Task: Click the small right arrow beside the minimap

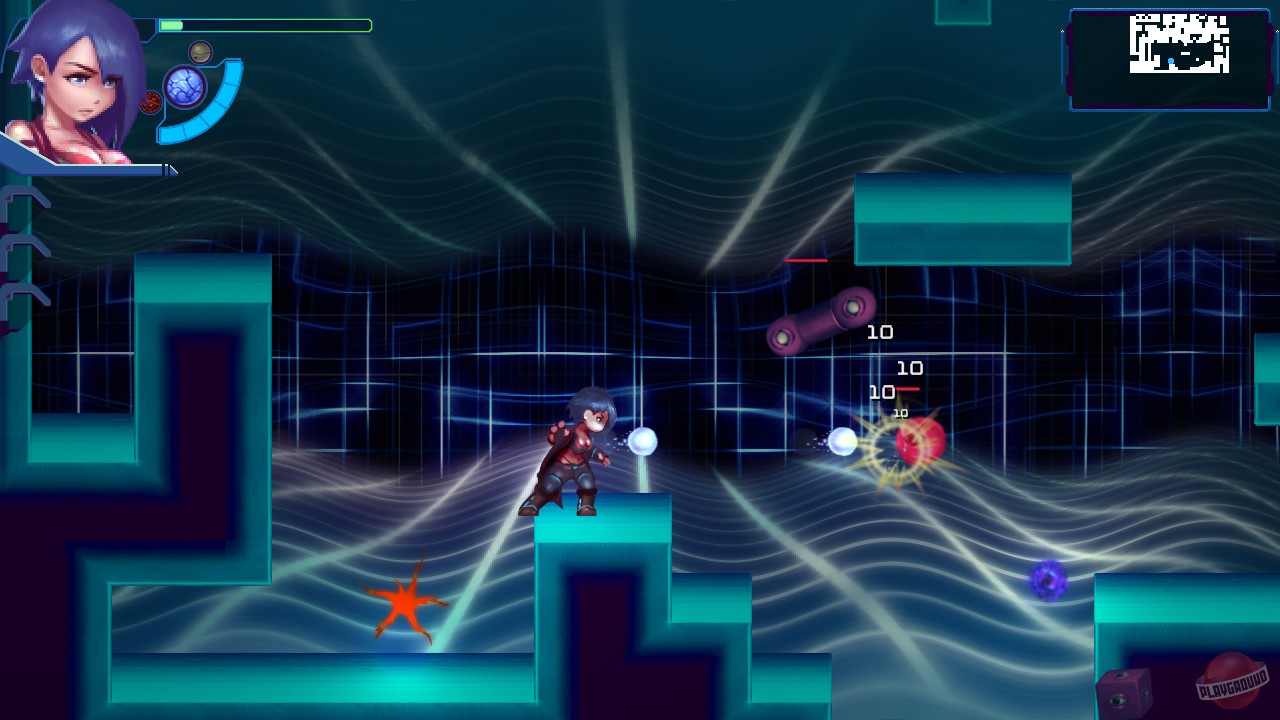Action: [x=1277, y=31]
